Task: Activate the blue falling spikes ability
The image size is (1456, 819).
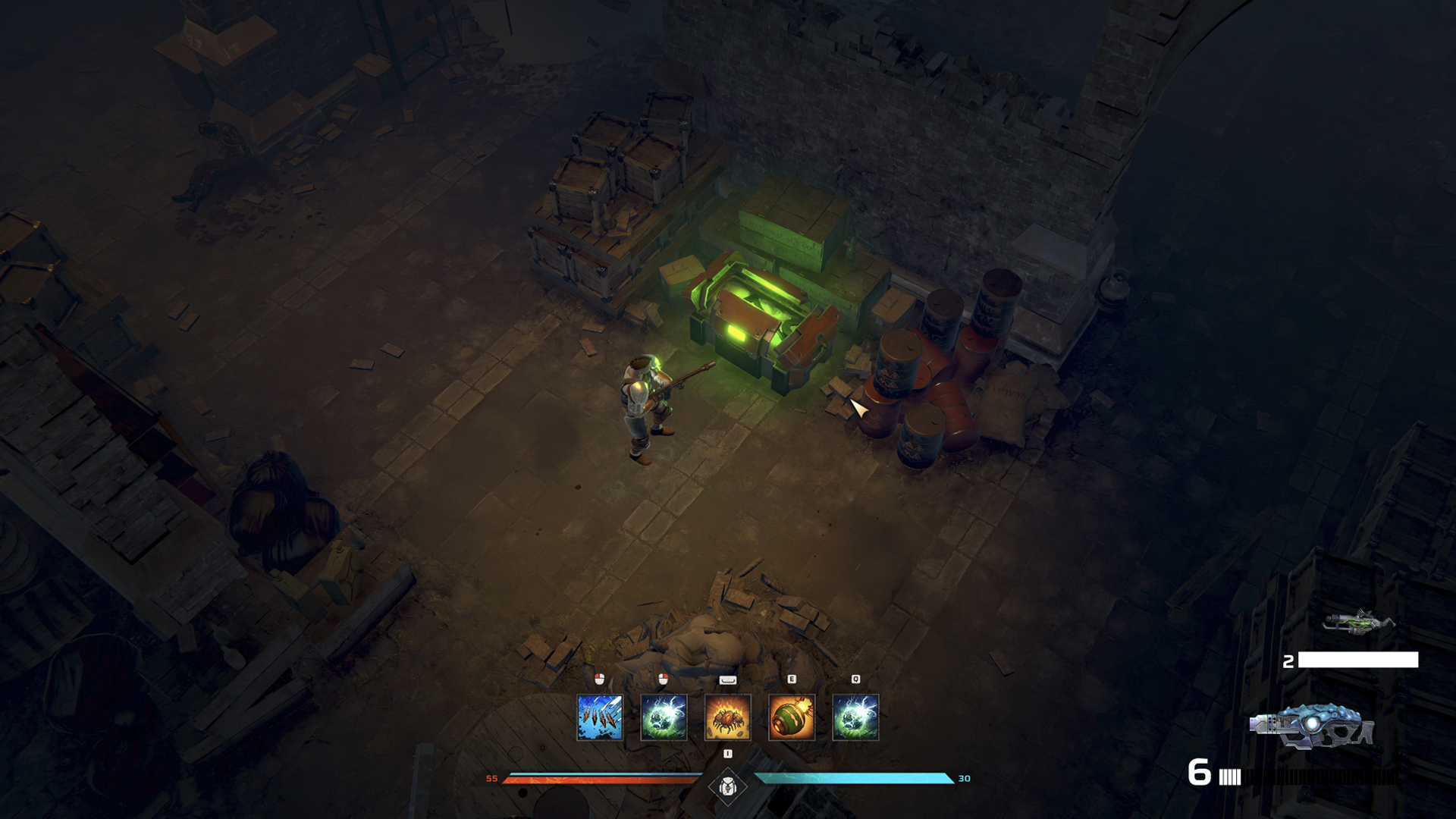Action: pyautogui.click(x=599, y=717)
